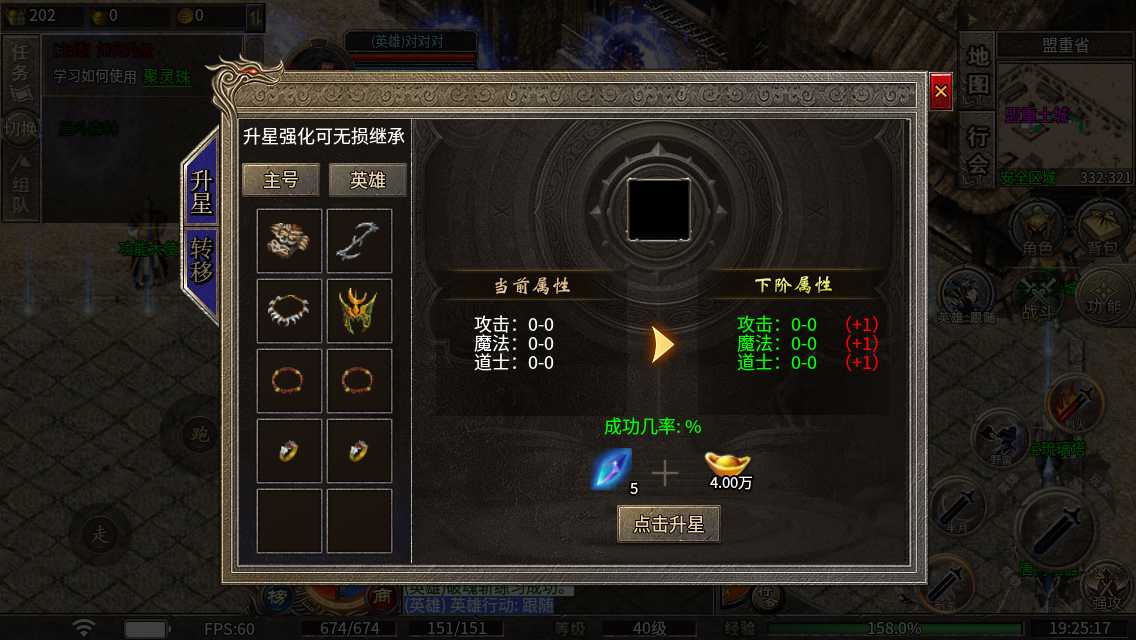1136x640 pixels.
Task: Select the golden helmet slot
Action: (x=359, y=311)
